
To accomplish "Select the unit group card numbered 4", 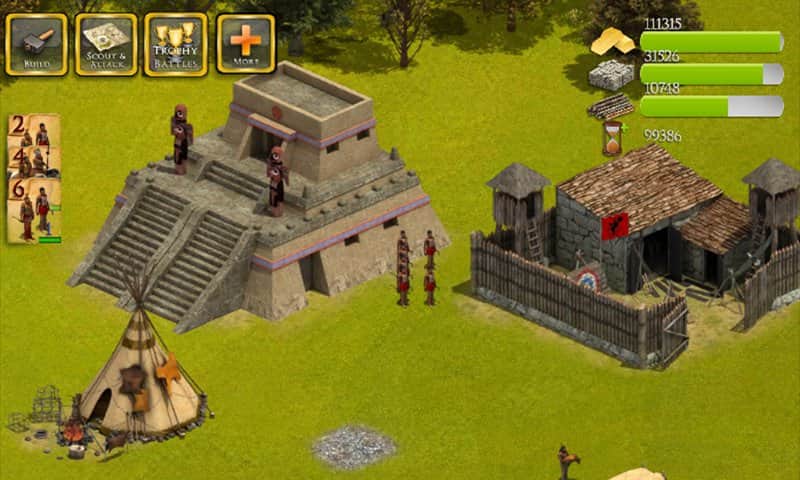I will [x=33, y=161].
